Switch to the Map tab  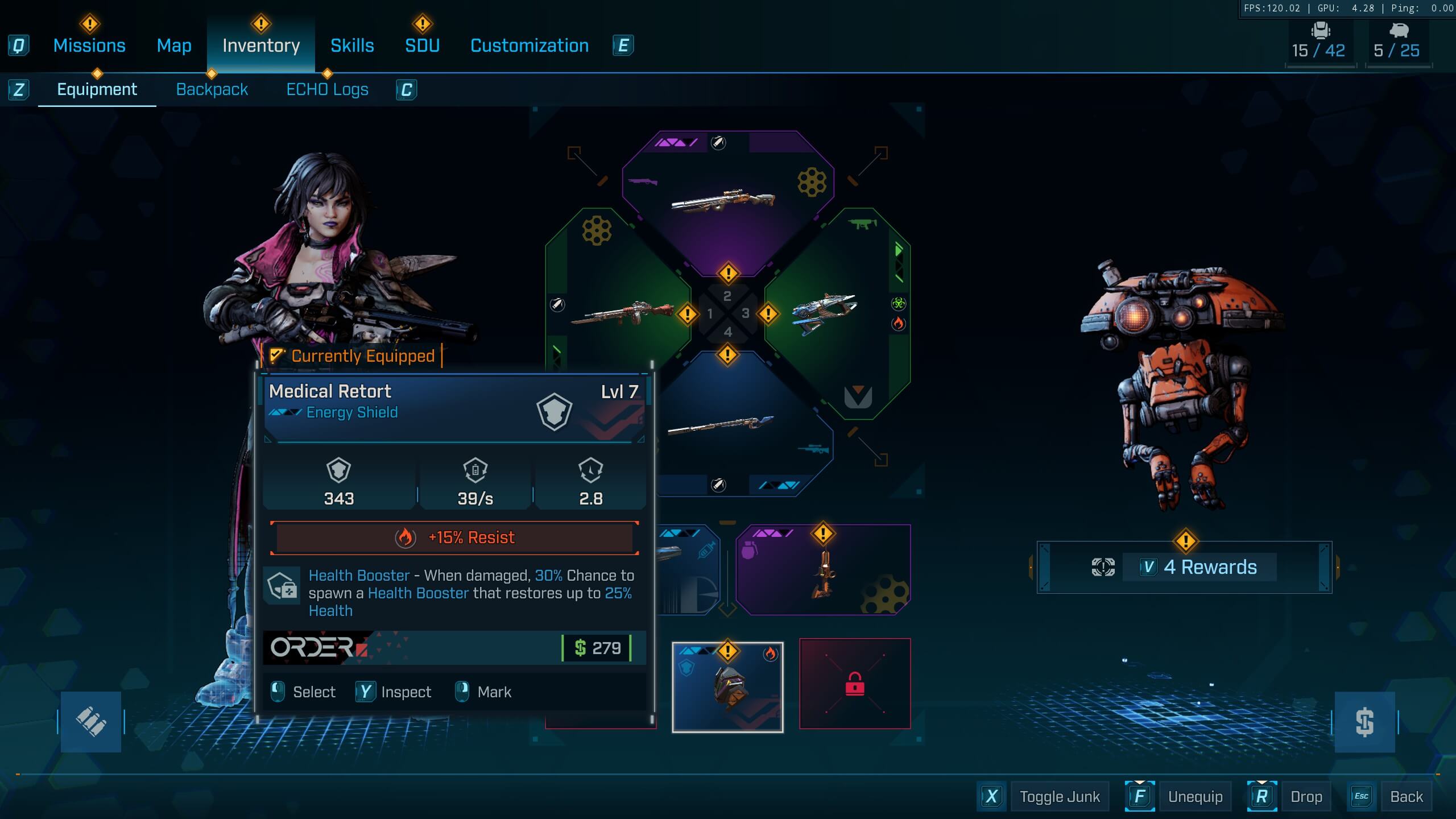pyautogui.click(x=174, y=45)
